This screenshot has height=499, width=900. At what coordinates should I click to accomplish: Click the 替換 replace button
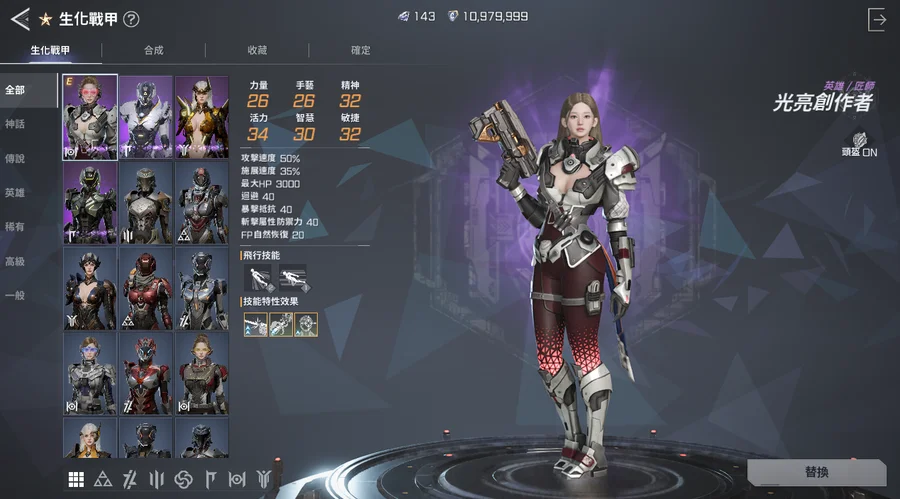pos(816,472)
